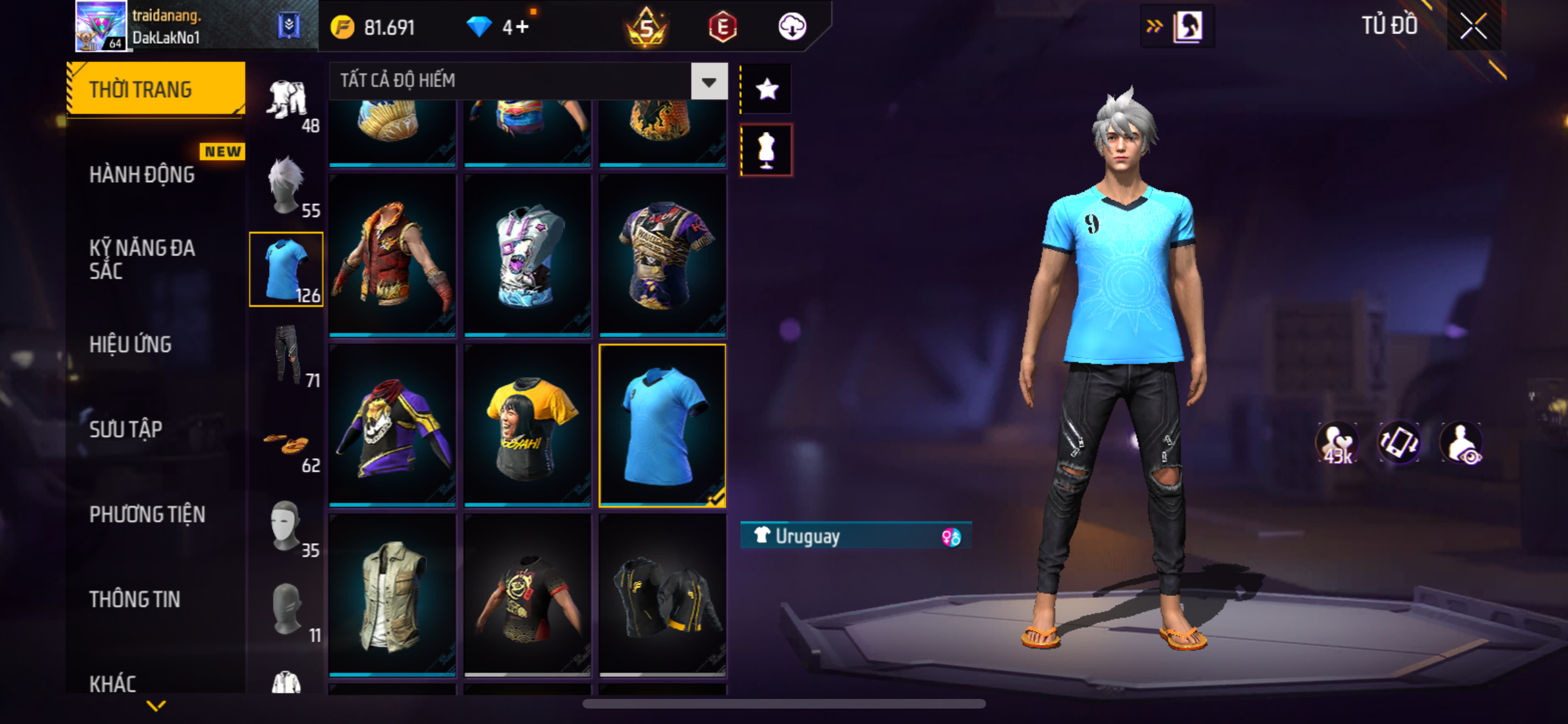This screenshot has height=724, width=1568.
Task: Choose the beige cargo vest
Action: [393, 595]
